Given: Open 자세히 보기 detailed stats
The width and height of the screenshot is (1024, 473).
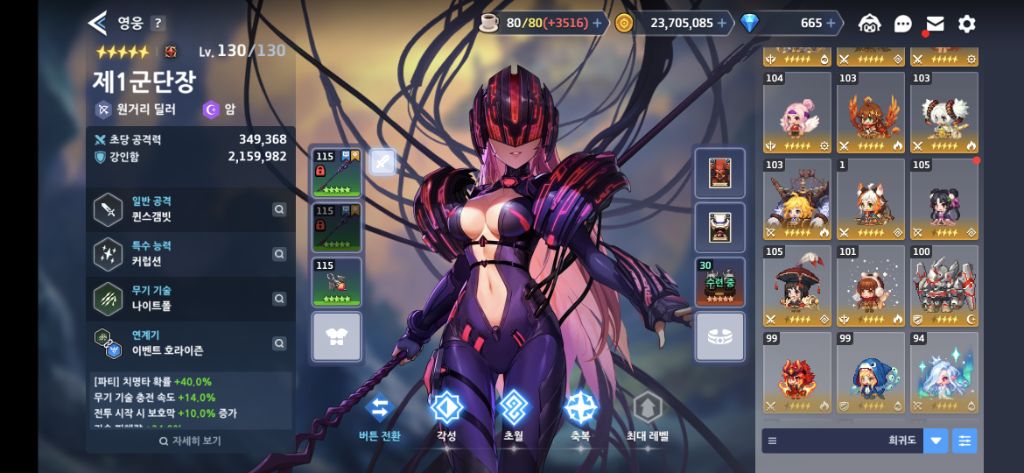Looking at the screenshot, I should [190, 440].
